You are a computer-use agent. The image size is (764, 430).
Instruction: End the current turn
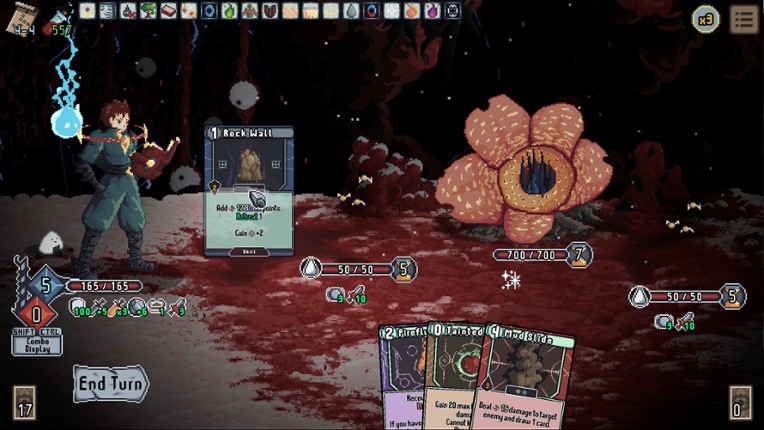tap(110, 383)
